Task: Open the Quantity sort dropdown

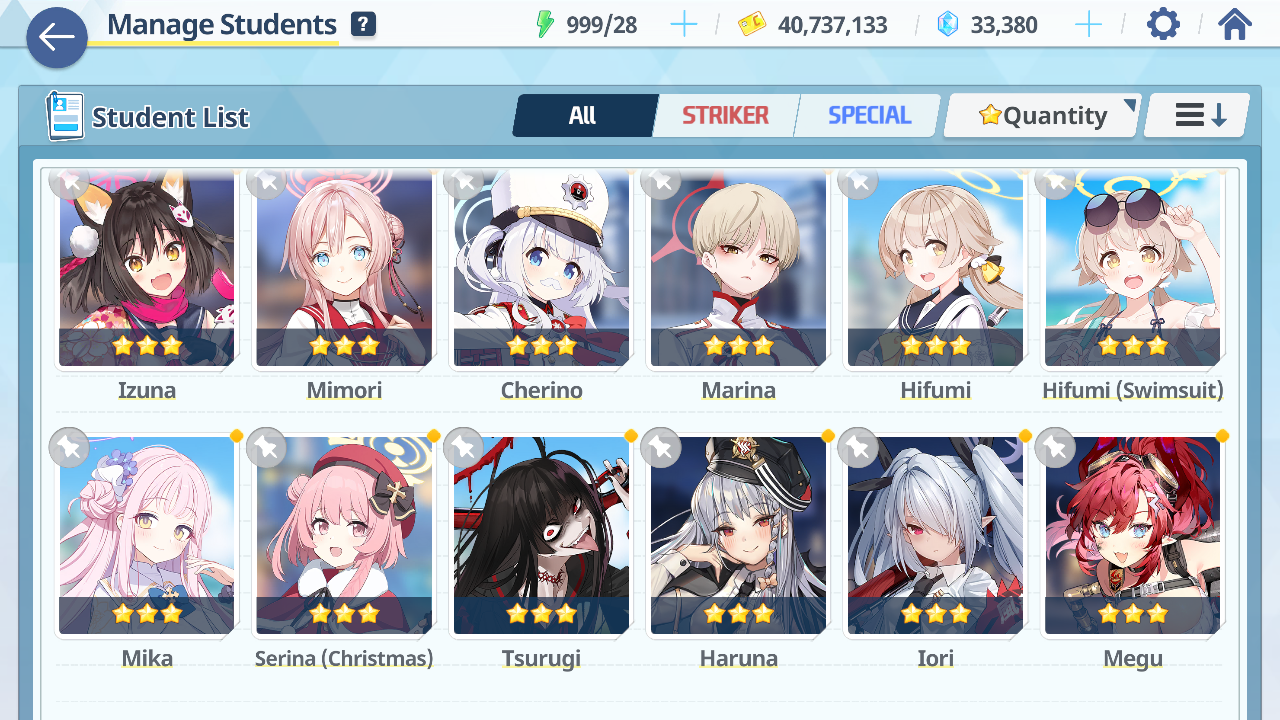Action: 1043,116
